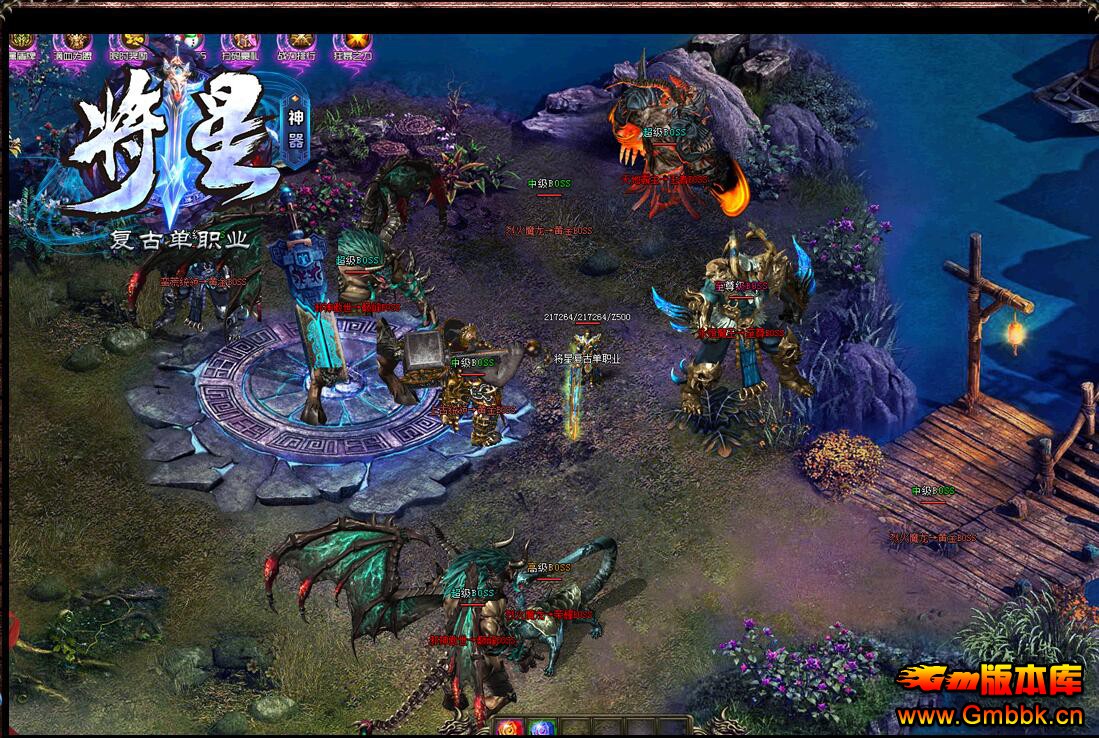Select the blue-green orb hotbar slot
Image resolution: width=1099 pixels, height=738 pixels.
click(541, 728)
